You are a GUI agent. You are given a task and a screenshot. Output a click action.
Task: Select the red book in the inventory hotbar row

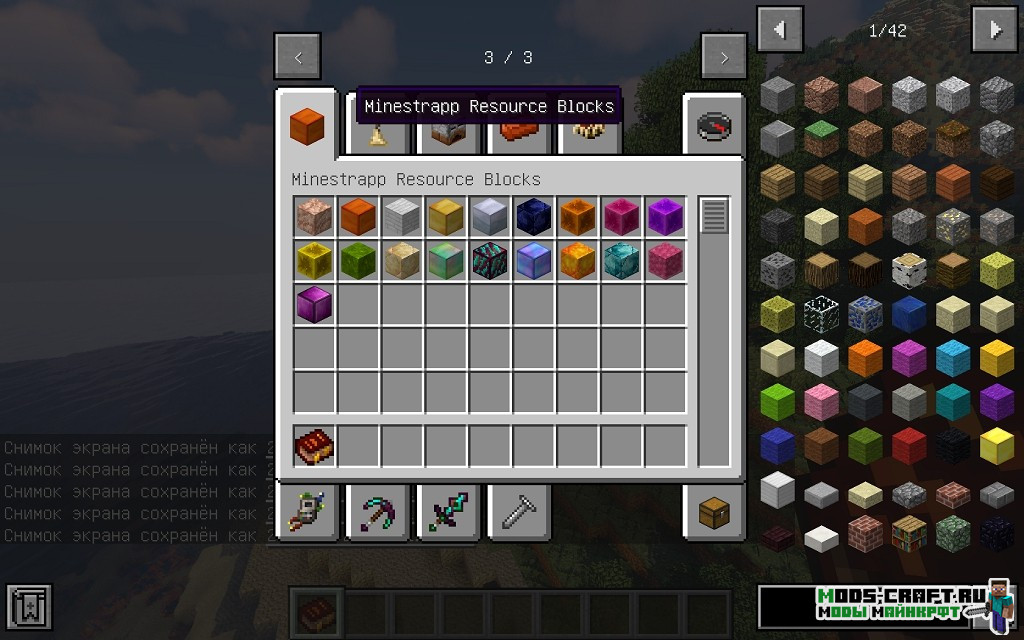(314, 446)
